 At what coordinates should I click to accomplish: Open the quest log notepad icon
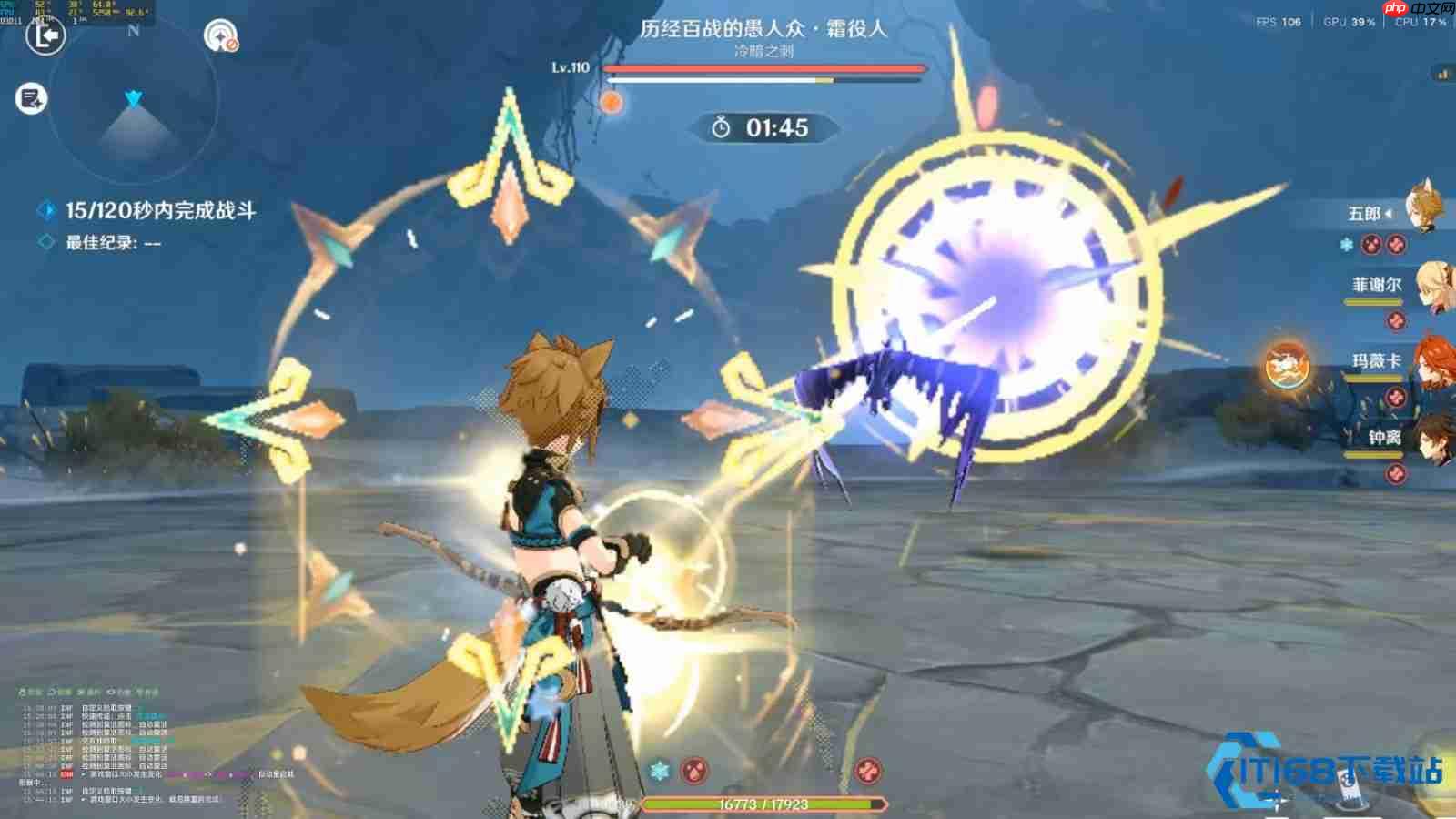[x=31, y=99]
